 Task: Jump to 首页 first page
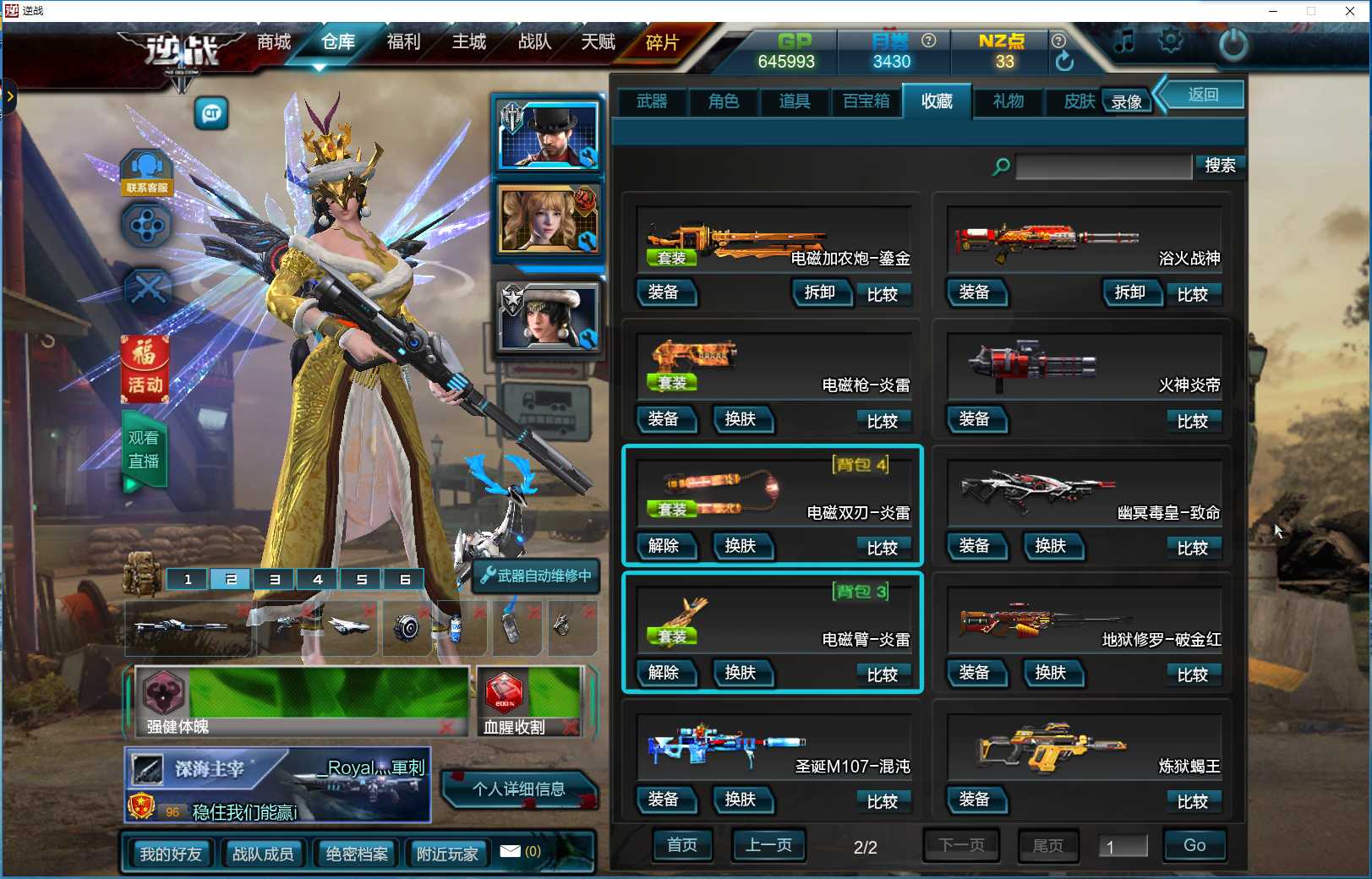[682, 844]
